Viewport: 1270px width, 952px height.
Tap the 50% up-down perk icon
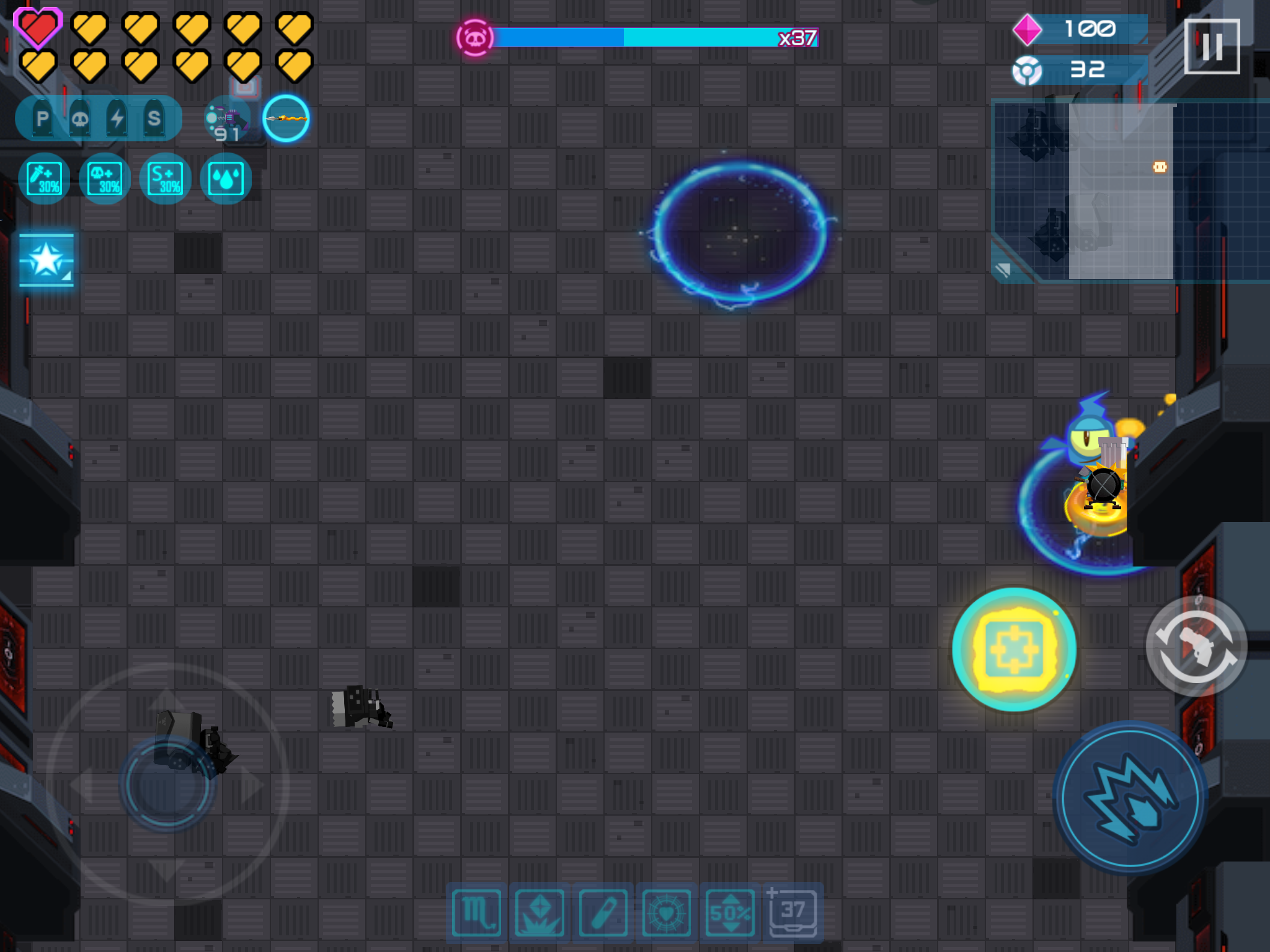tap(729, 911)
